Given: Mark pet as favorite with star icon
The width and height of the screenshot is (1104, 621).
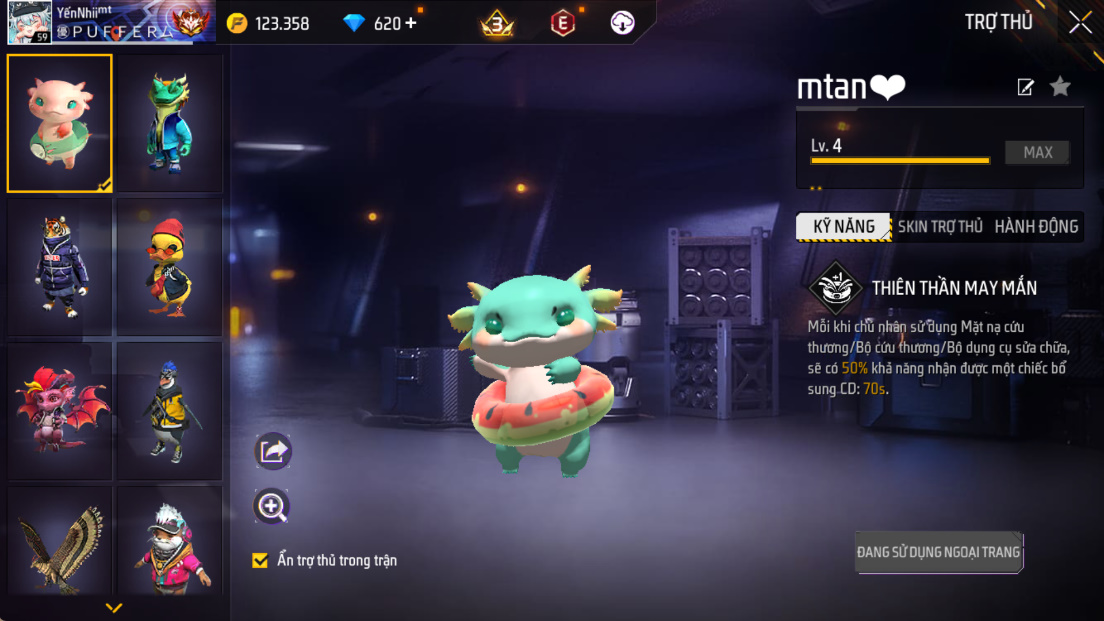Looking at the screenshot, I should coord(1060,87).
